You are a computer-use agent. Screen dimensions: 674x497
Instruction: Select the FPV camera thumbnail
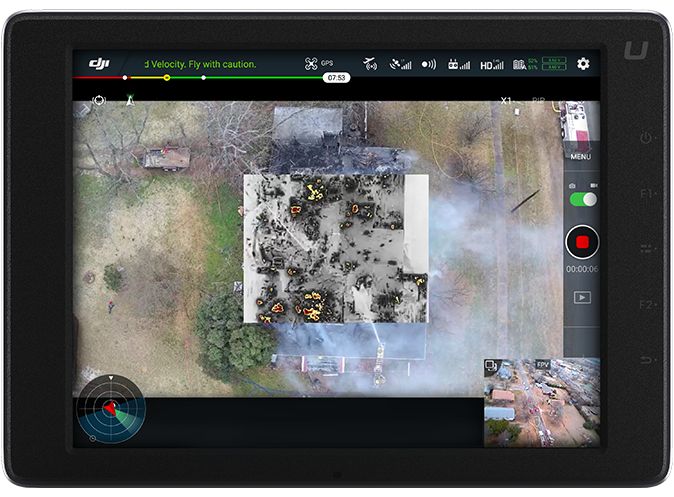pyautogui.click(x=542, y=402)
